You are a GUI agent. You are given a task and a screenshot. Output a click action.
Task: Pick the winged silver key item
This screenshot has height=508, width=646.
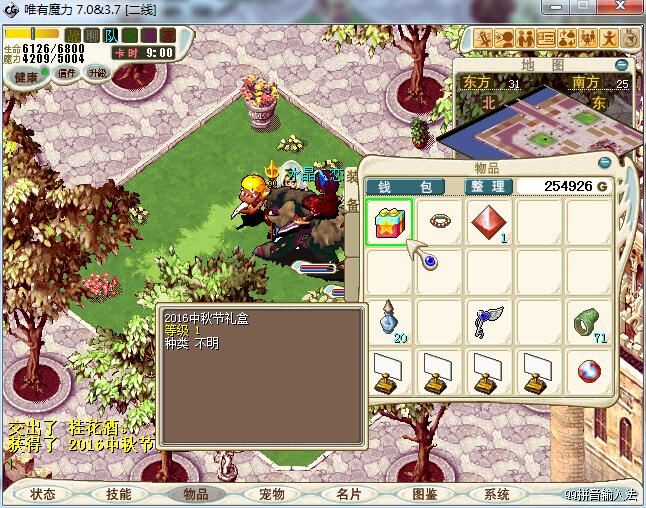488,320
